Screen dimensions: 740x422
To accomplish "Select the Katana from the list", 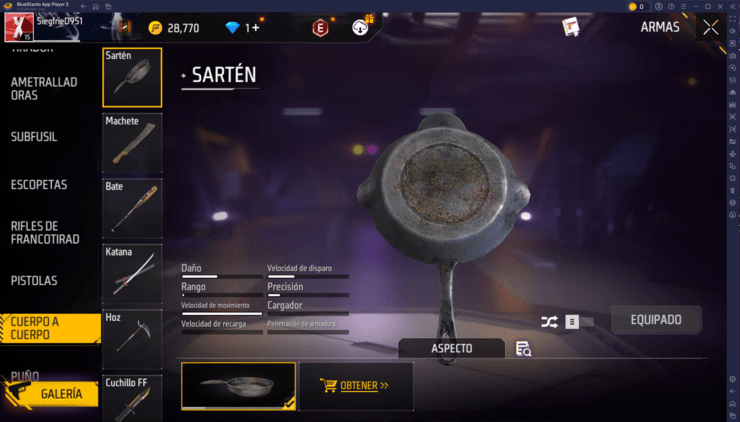I will [132, 274].
